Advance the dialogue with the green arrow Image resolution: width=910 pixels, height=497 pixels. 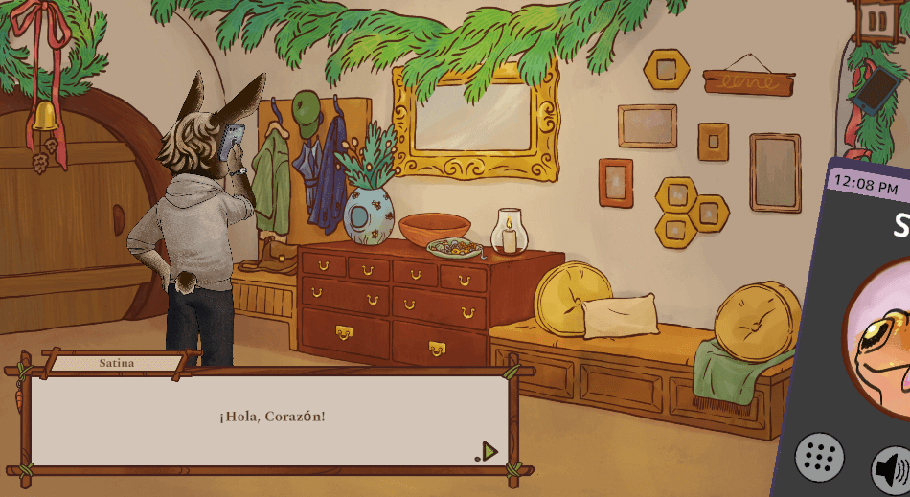(x=488, y=451)
